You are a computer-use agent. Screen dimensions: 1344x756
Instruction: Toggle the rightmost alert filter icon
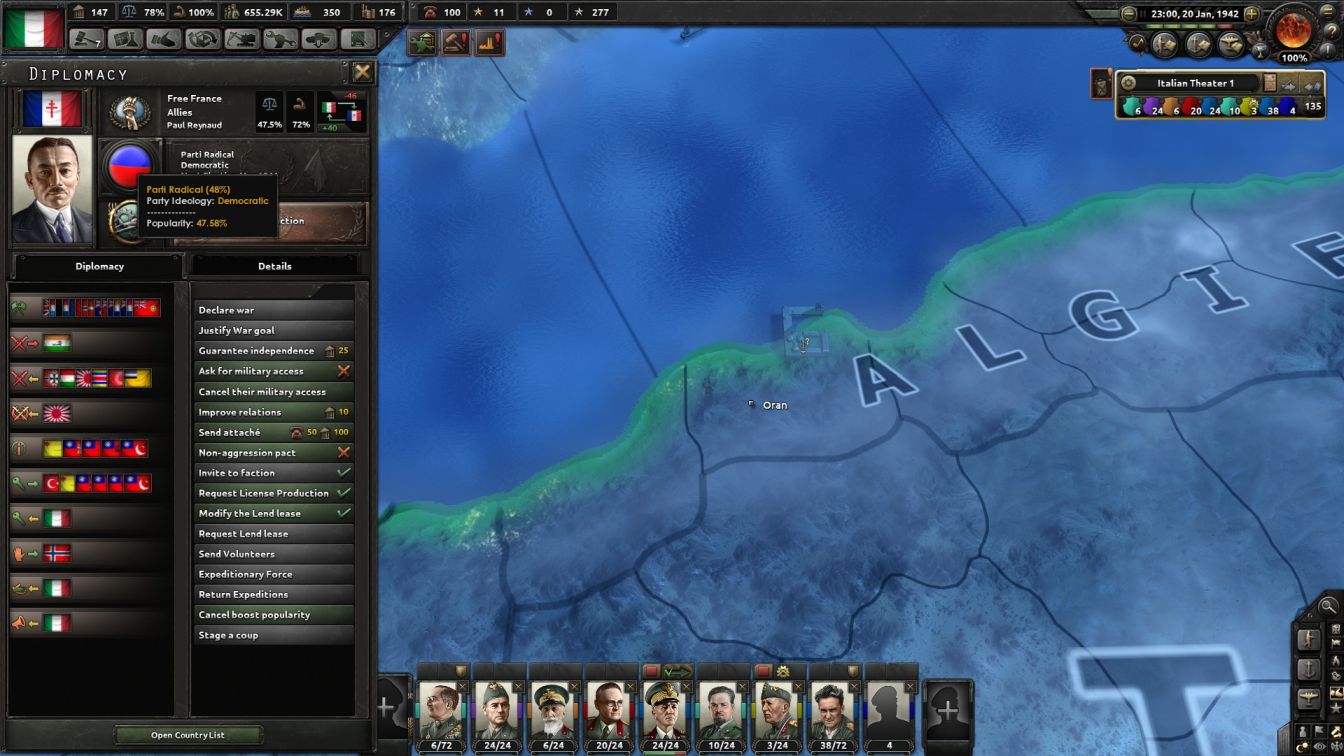pyautogui.click(x=488, y=41)
